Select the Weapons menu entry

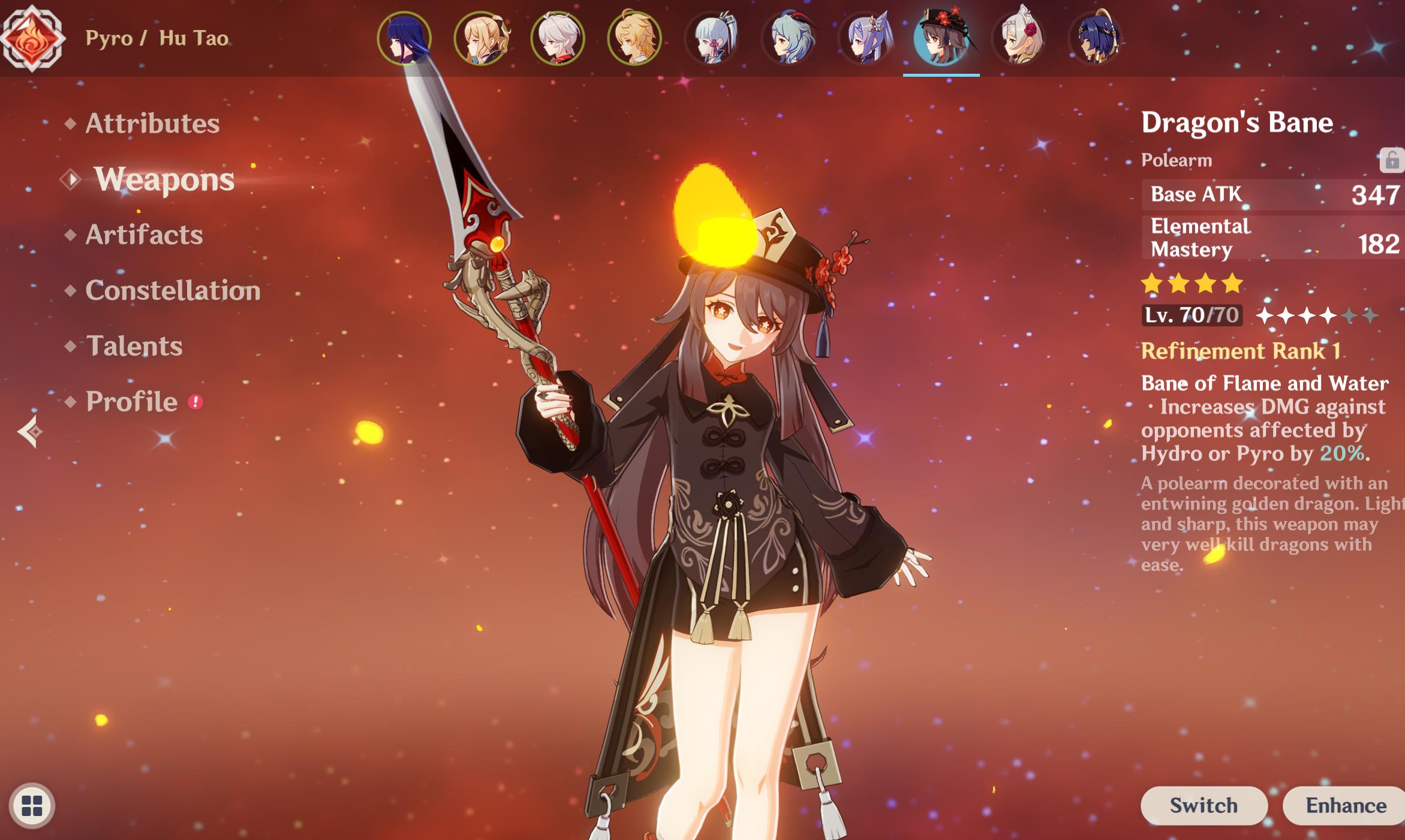tap(164, 179)
